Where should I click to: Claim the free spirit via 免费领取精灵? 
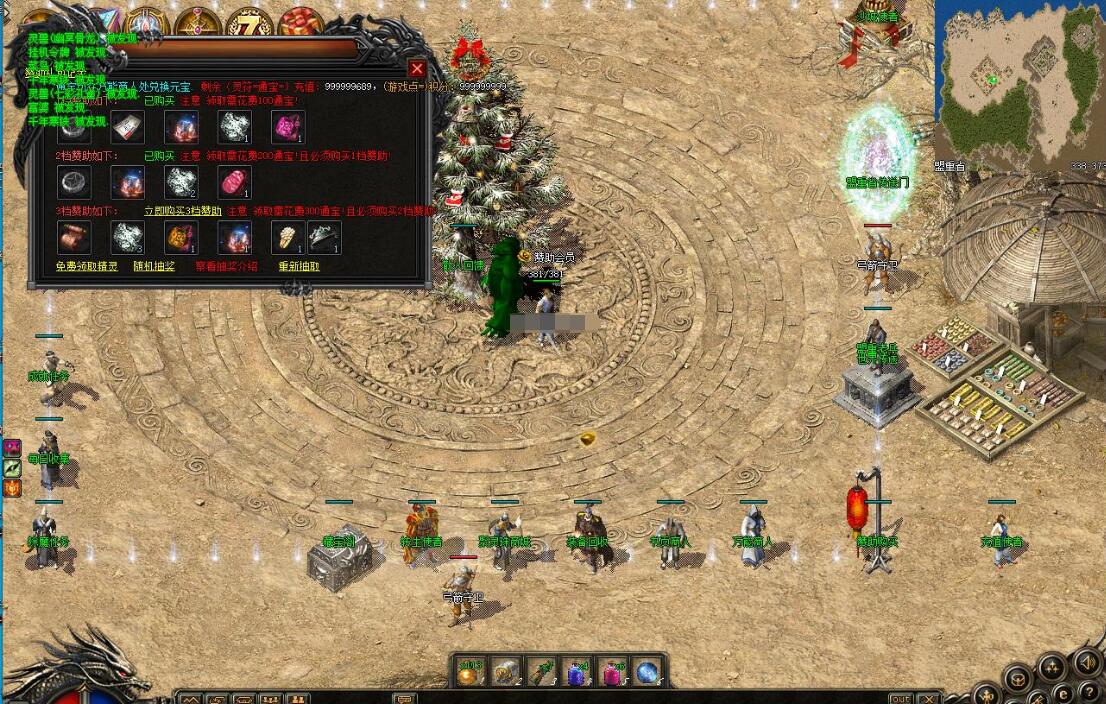(x=87, y=267)
